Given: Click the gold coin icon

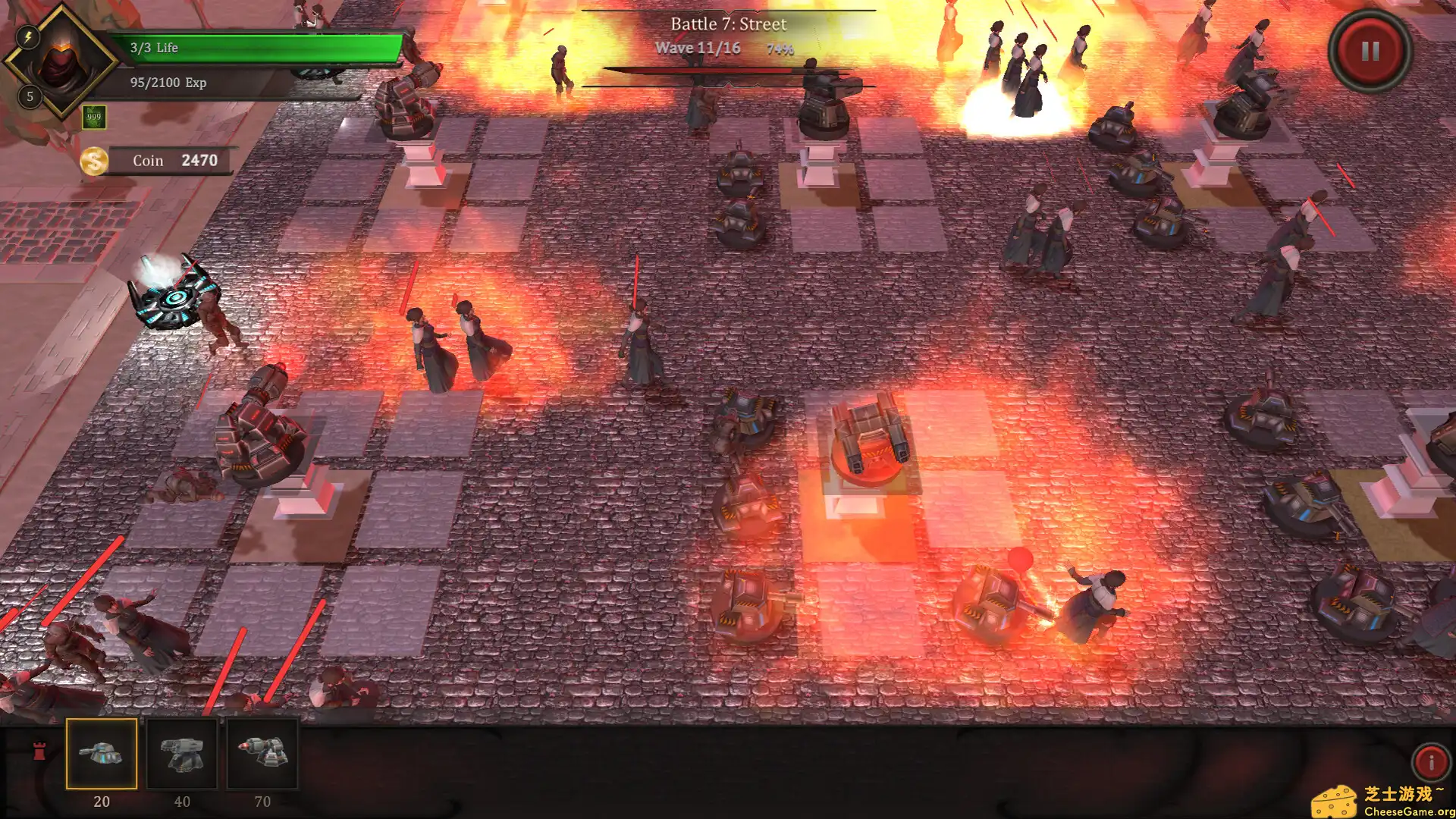Looking at the screenshot, I should point(94,161).
